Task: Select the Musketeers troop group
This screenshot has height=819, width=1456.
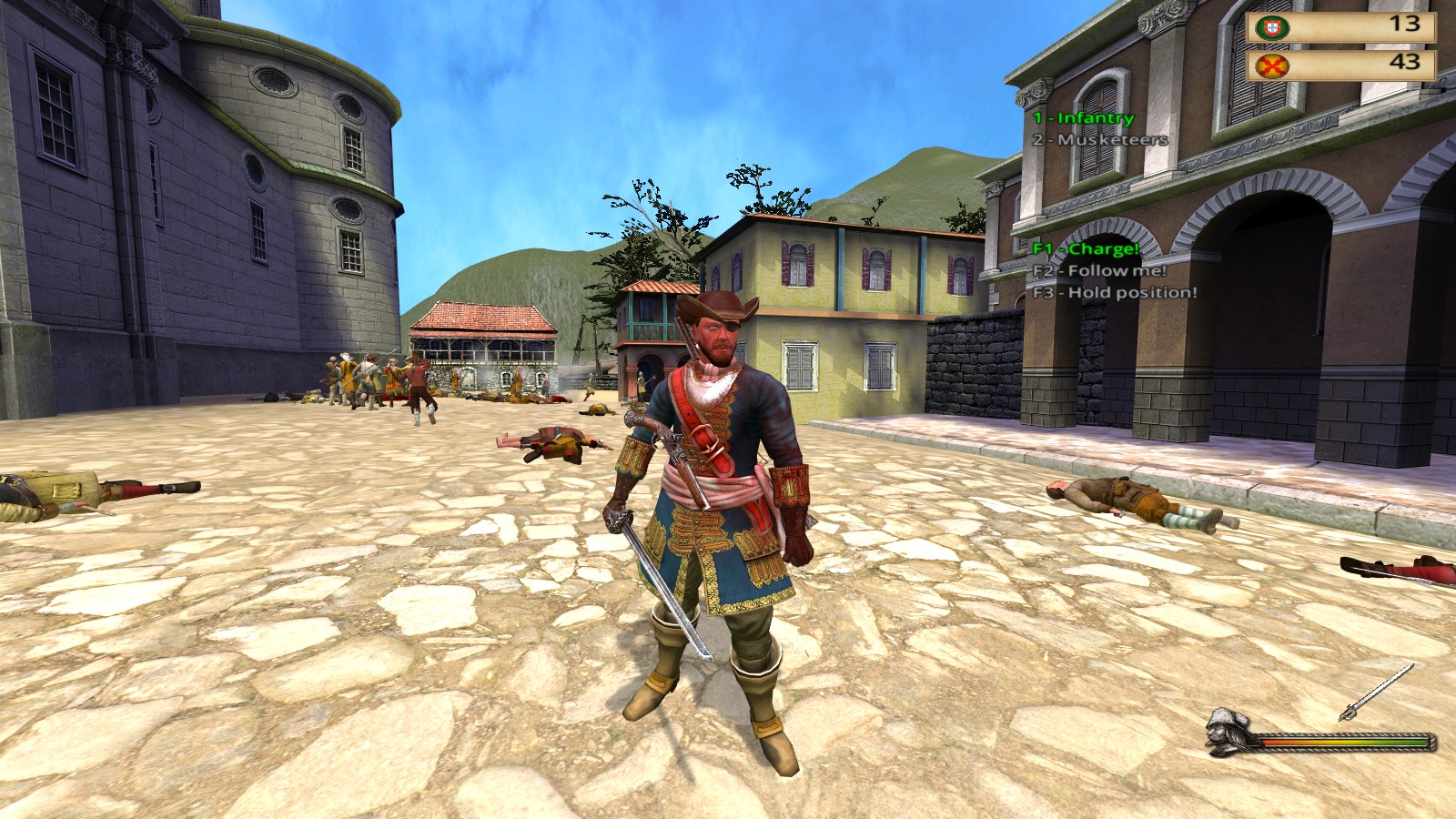Action: tap(1099, 140)
